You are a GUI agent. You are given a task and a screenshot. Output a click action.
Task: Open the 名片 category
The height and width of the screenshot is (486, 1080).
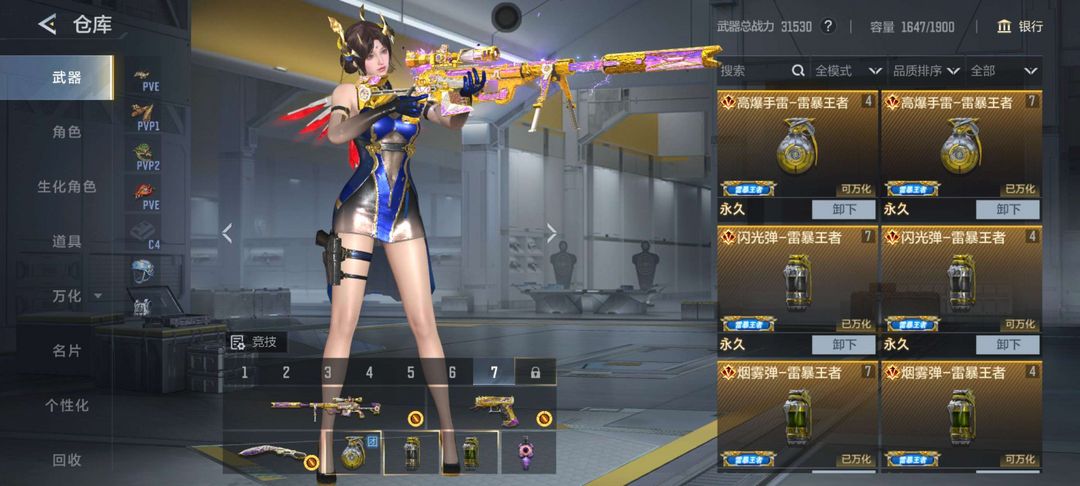tap(67, 351)
